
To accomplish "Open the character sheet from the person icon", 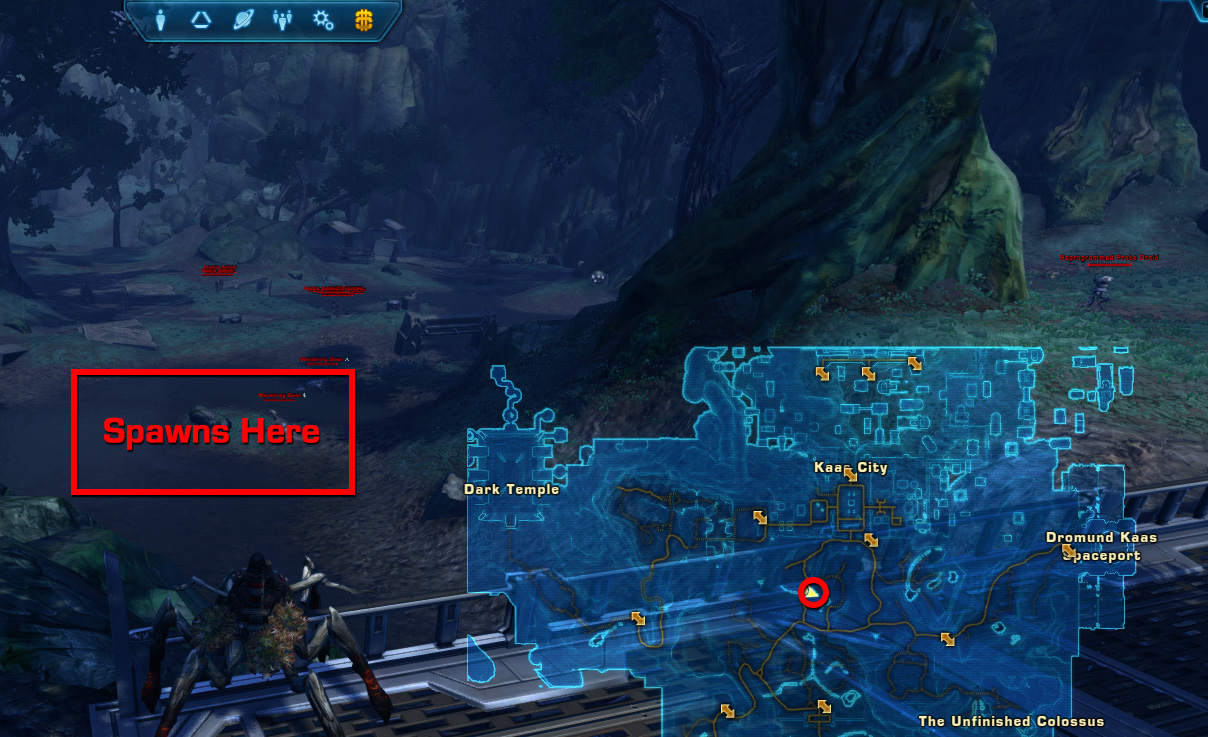I will [x=161, y=19].
